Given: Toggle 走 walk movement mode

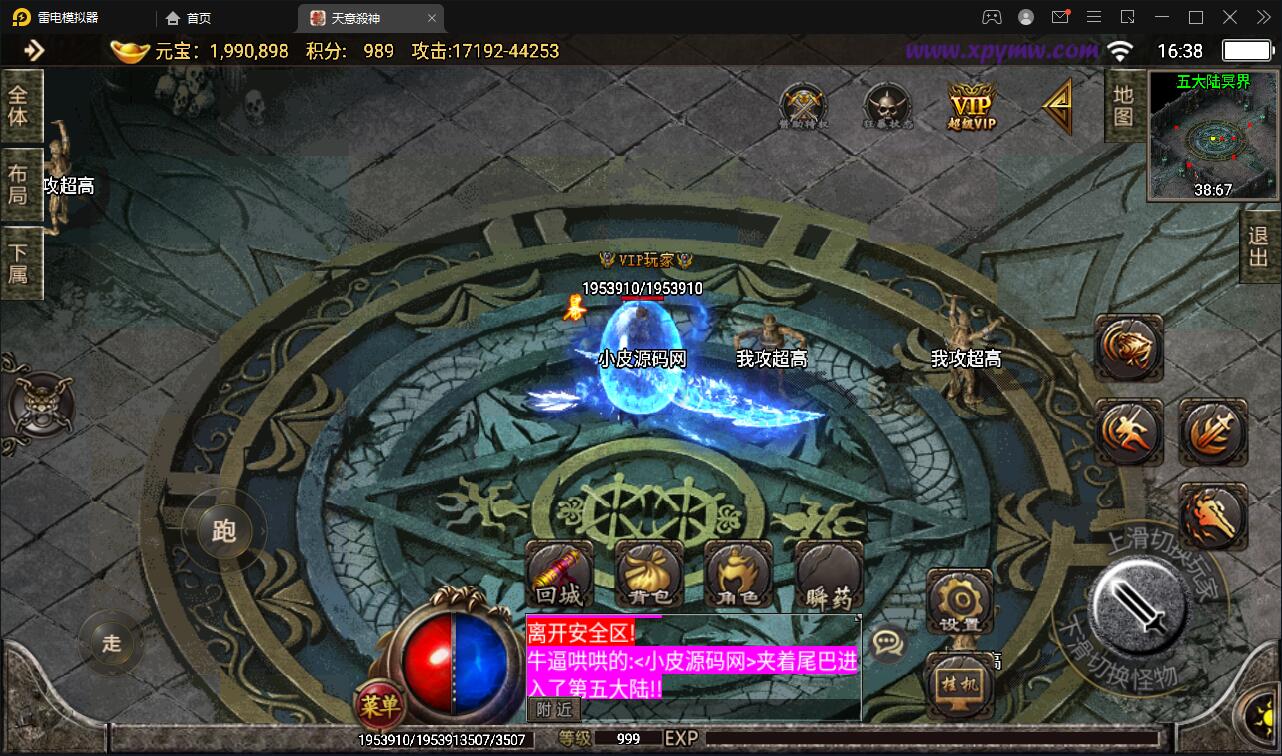Looking at the screenshot, I should [112, 644].
